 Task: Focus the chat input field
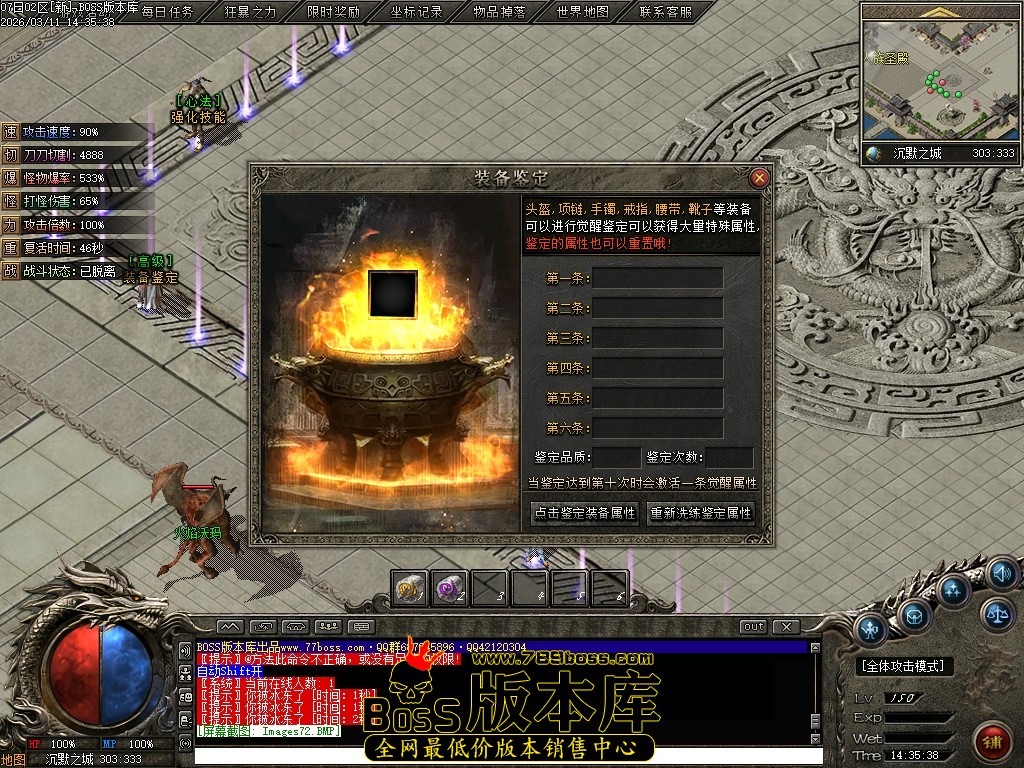click(x=500, y=755)
